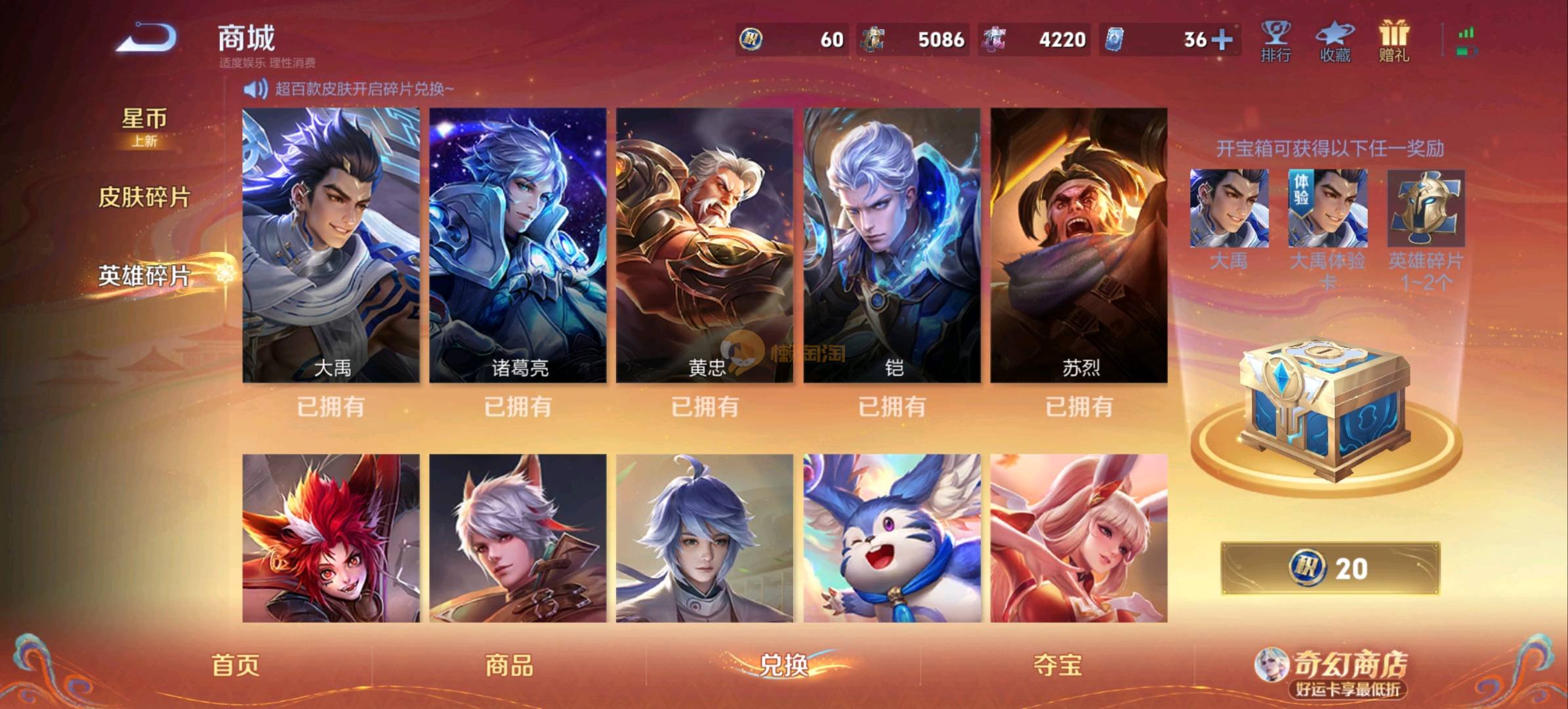Select the 铠 hero card
The image size is (1568, 709).
[x=892, y=245]
